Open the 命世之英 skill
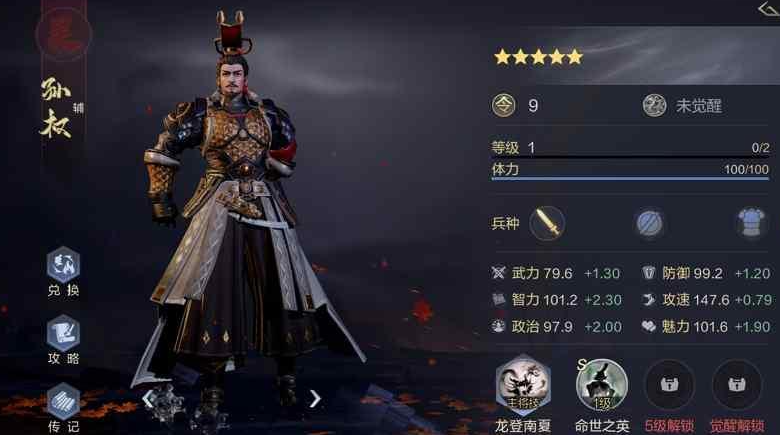 (x=601, y=384)
